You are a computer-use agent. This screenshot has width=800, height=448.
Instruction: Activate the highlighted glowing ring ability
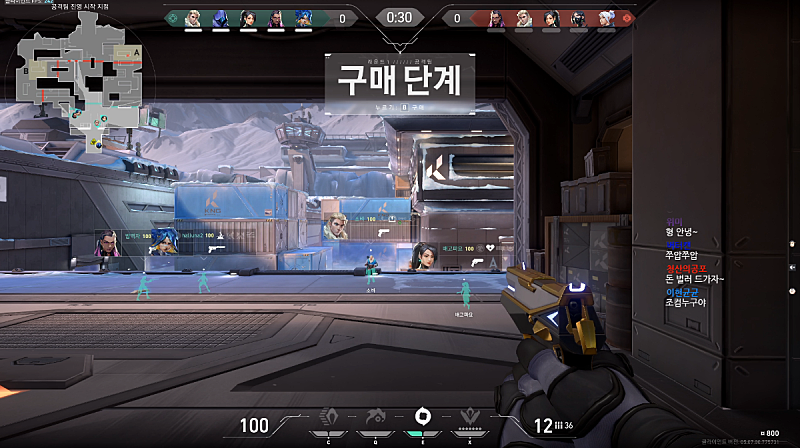point(421,416)
